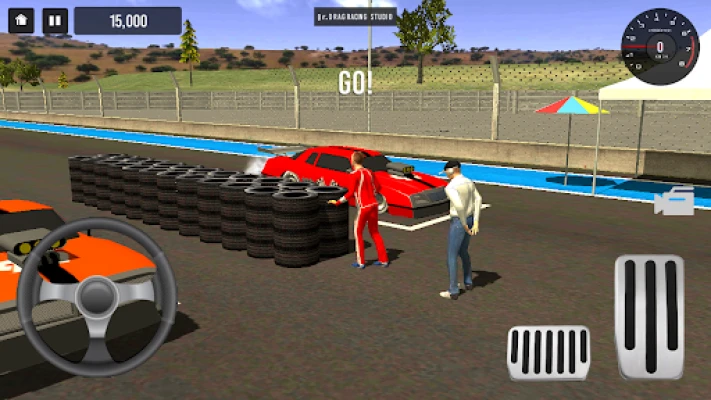Hit the brake pedal

click(549, 352)
